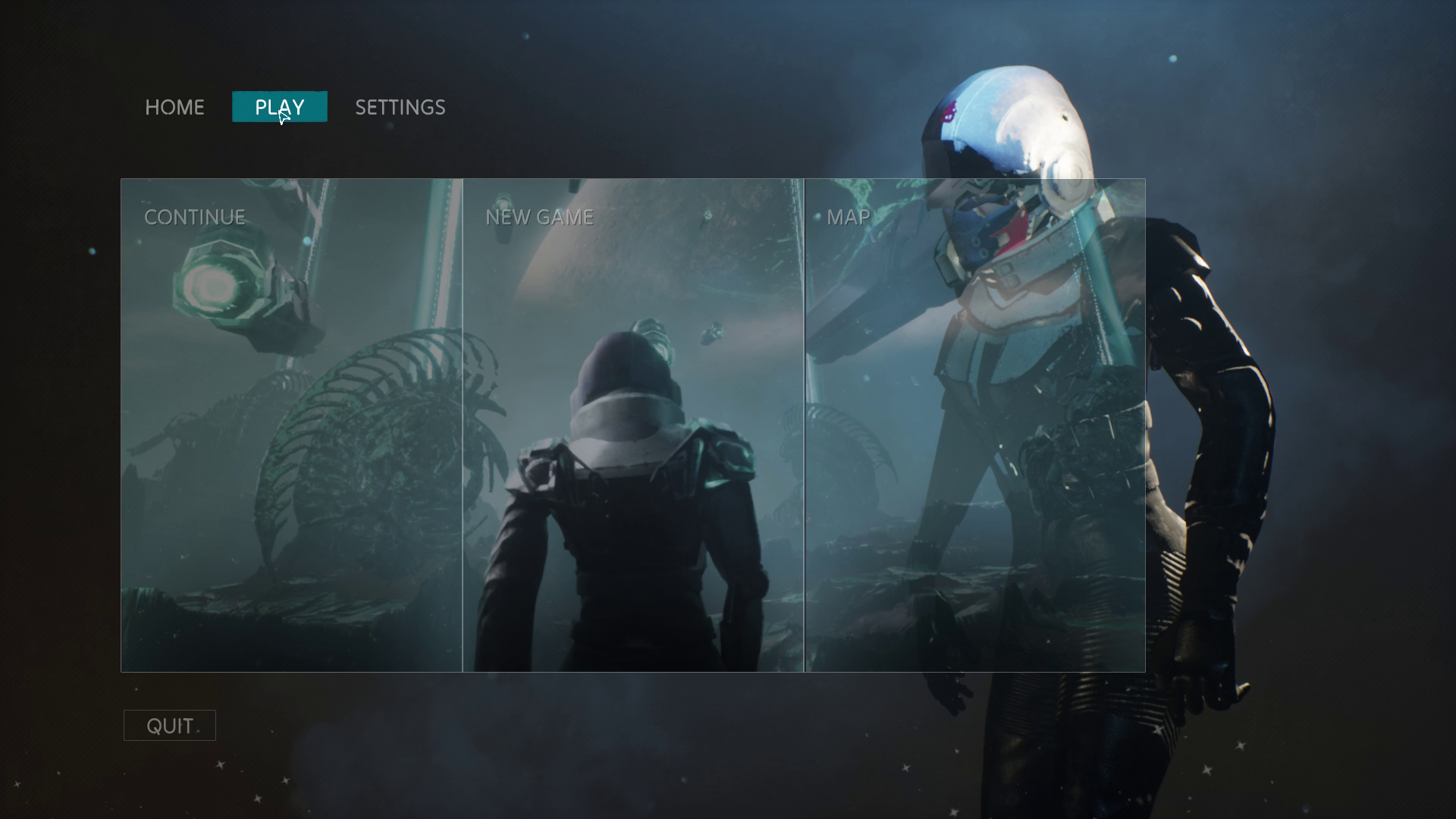Viewport: 1456px width, 819px height.
Task: Click the CONTINUE label text
Action: (x=195, y=217)
